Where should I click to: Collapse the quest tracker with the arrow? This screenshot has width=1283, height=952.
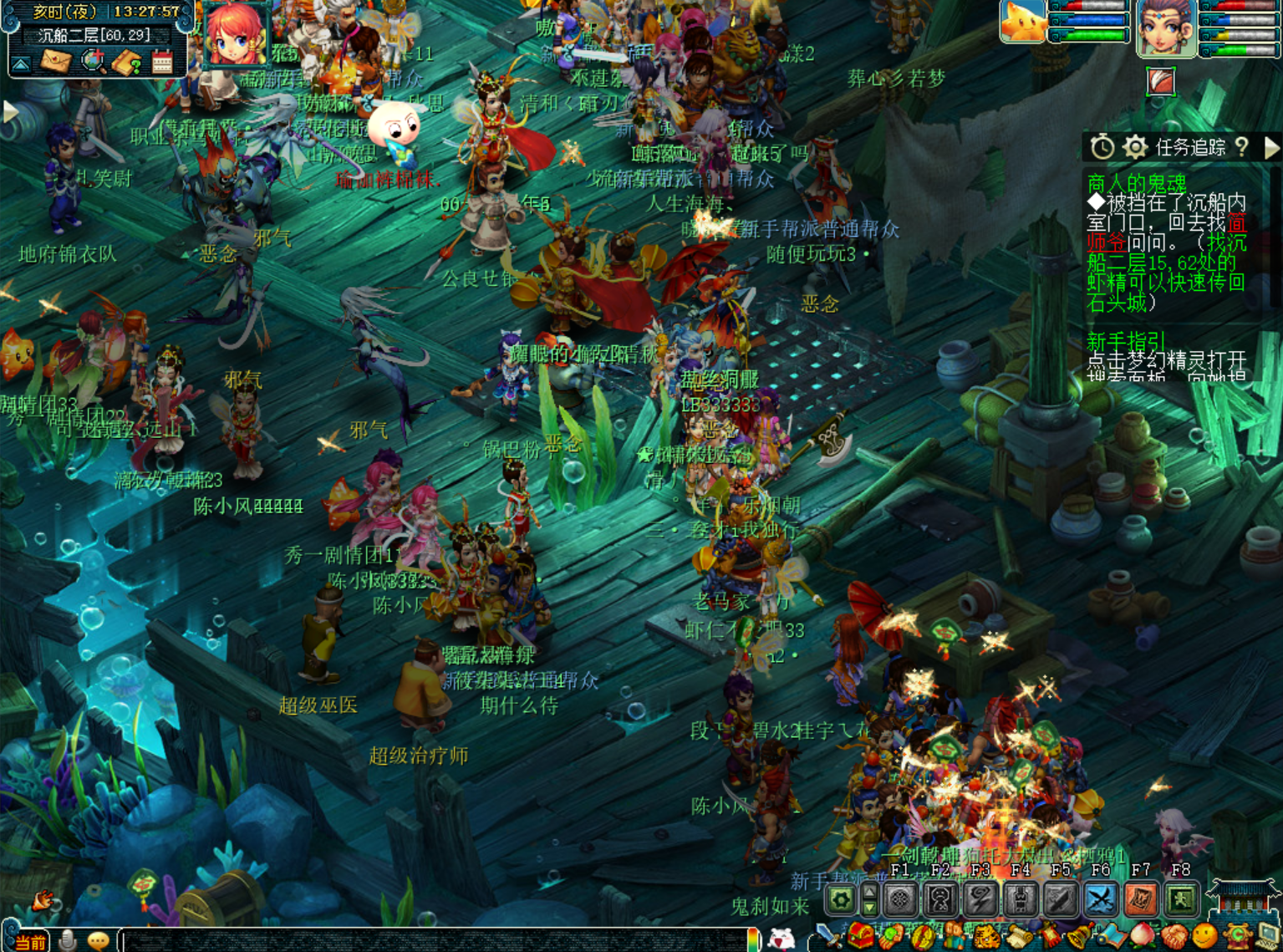[x=1271, y=148]
